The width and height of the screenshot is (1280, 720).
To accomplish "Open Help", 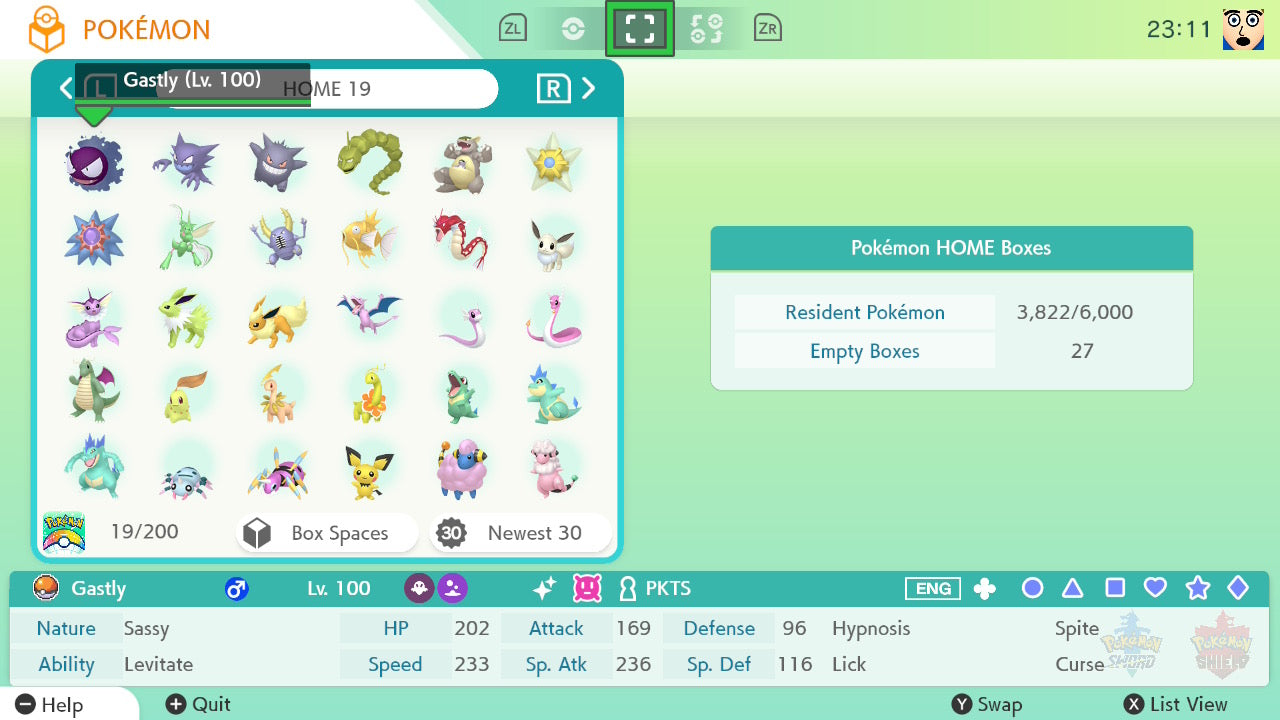I will tap(50, 704).
